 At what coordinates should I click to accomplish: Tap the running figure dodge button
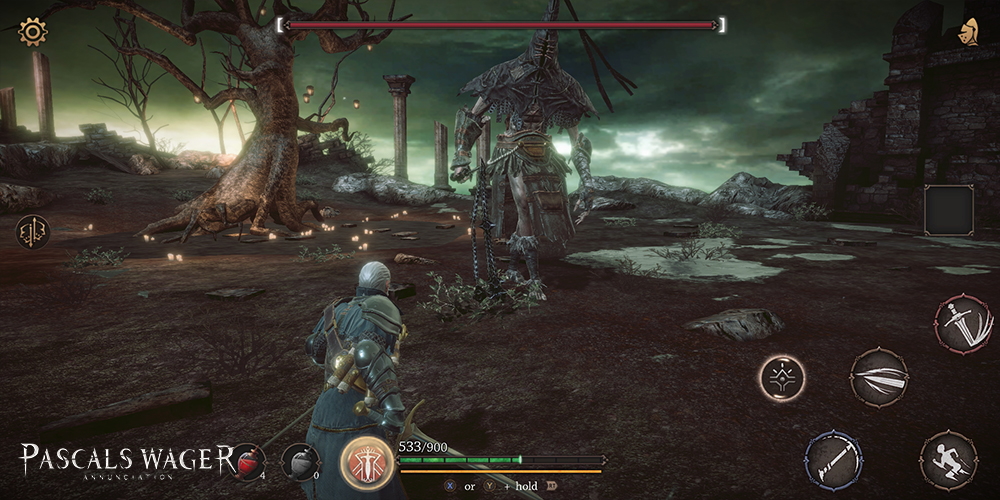click(x=948, y=460)
